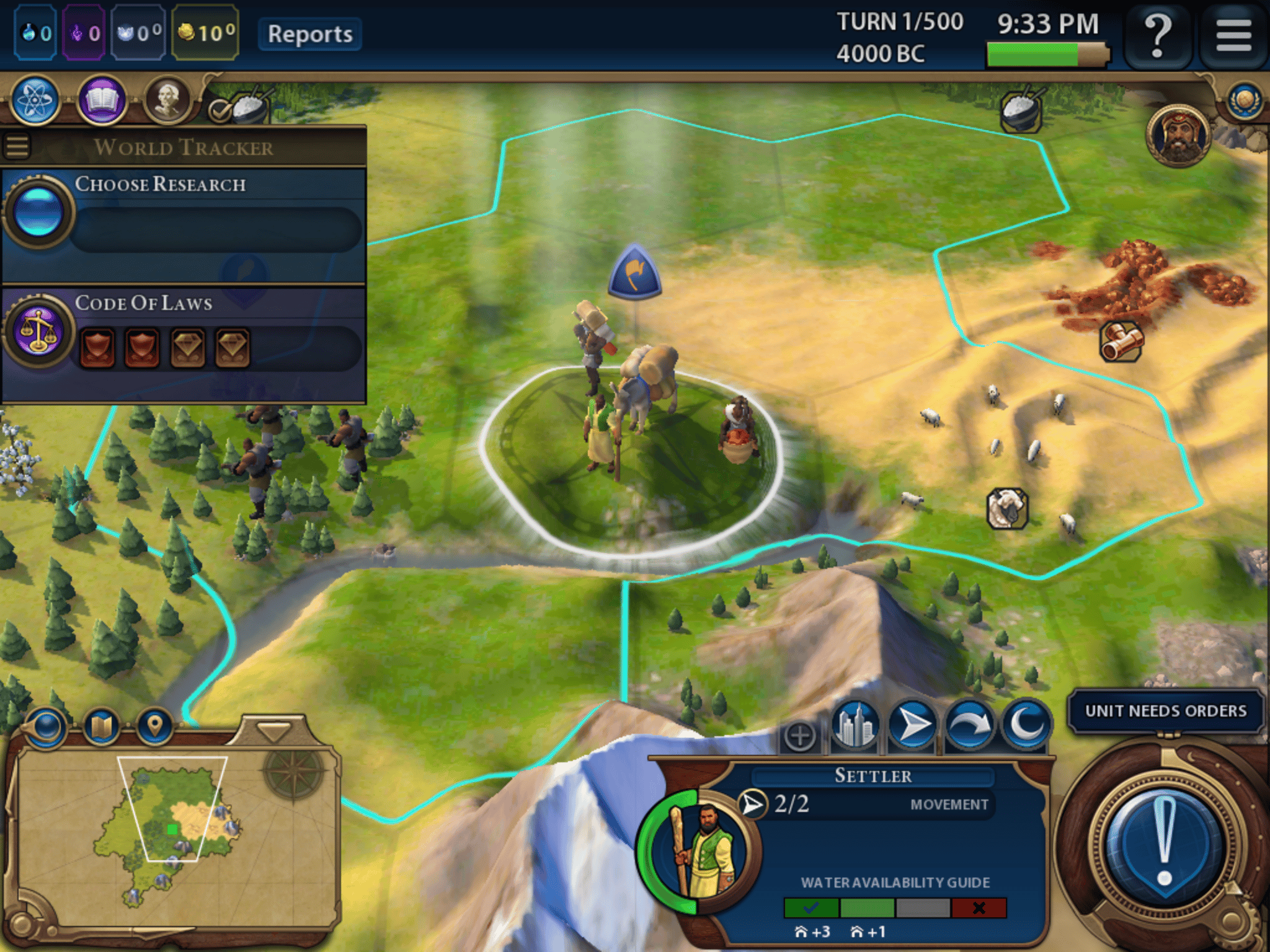Viewport: 1270px width, 952px height.
Task: Open the game menu at top right
Action: [x=1233, y=34]
